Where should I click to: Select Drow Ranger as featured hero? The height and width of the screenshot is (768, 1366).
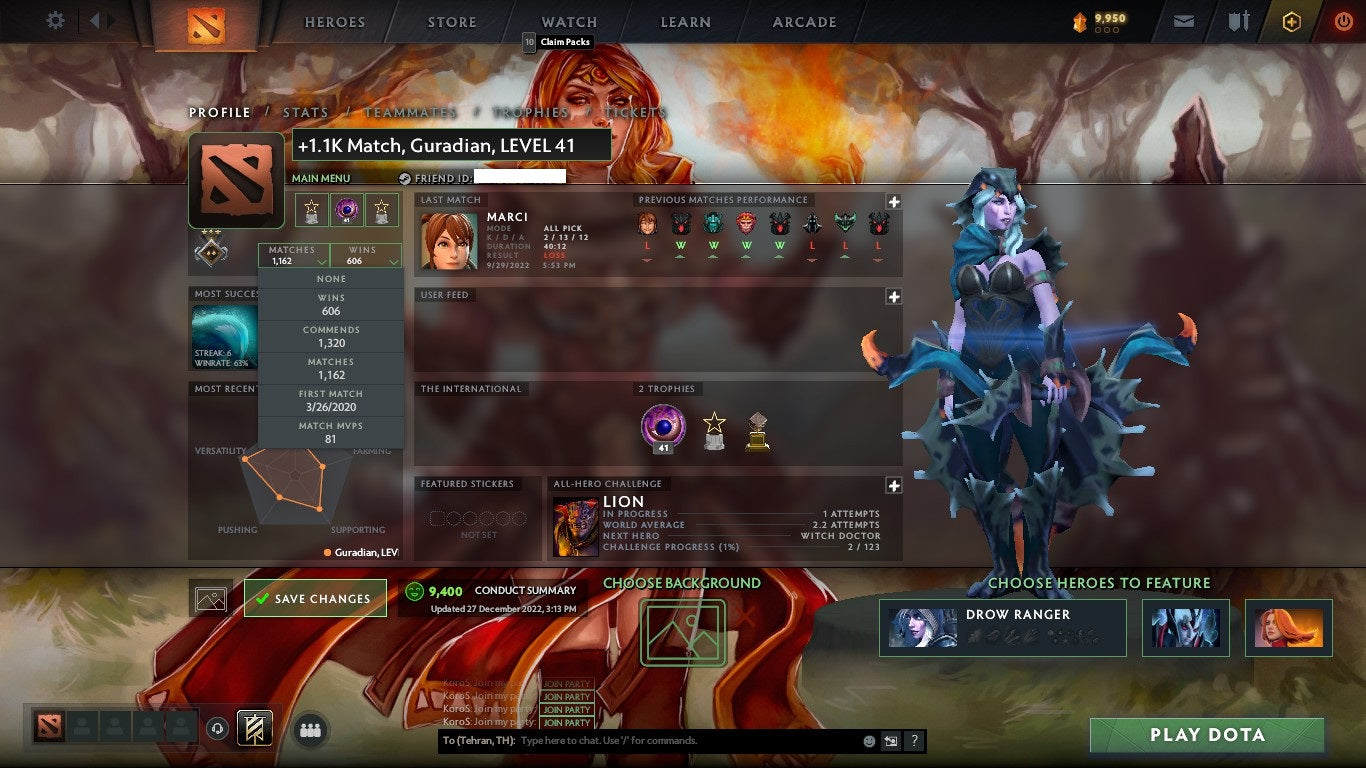[1003, 627]
